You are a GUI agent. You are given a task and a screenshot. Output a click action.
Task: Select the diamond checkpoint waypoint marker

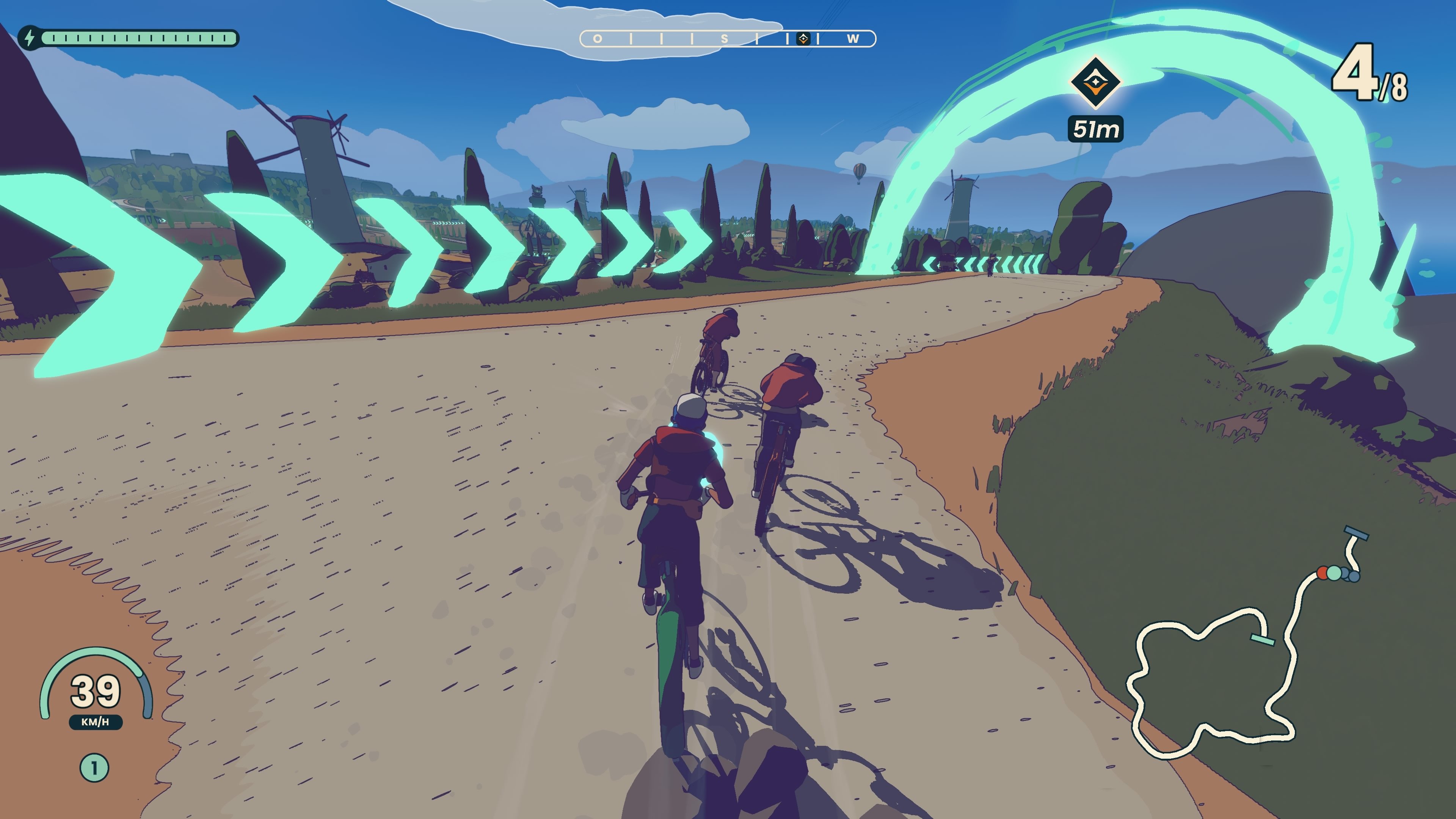pos(1095,83)
